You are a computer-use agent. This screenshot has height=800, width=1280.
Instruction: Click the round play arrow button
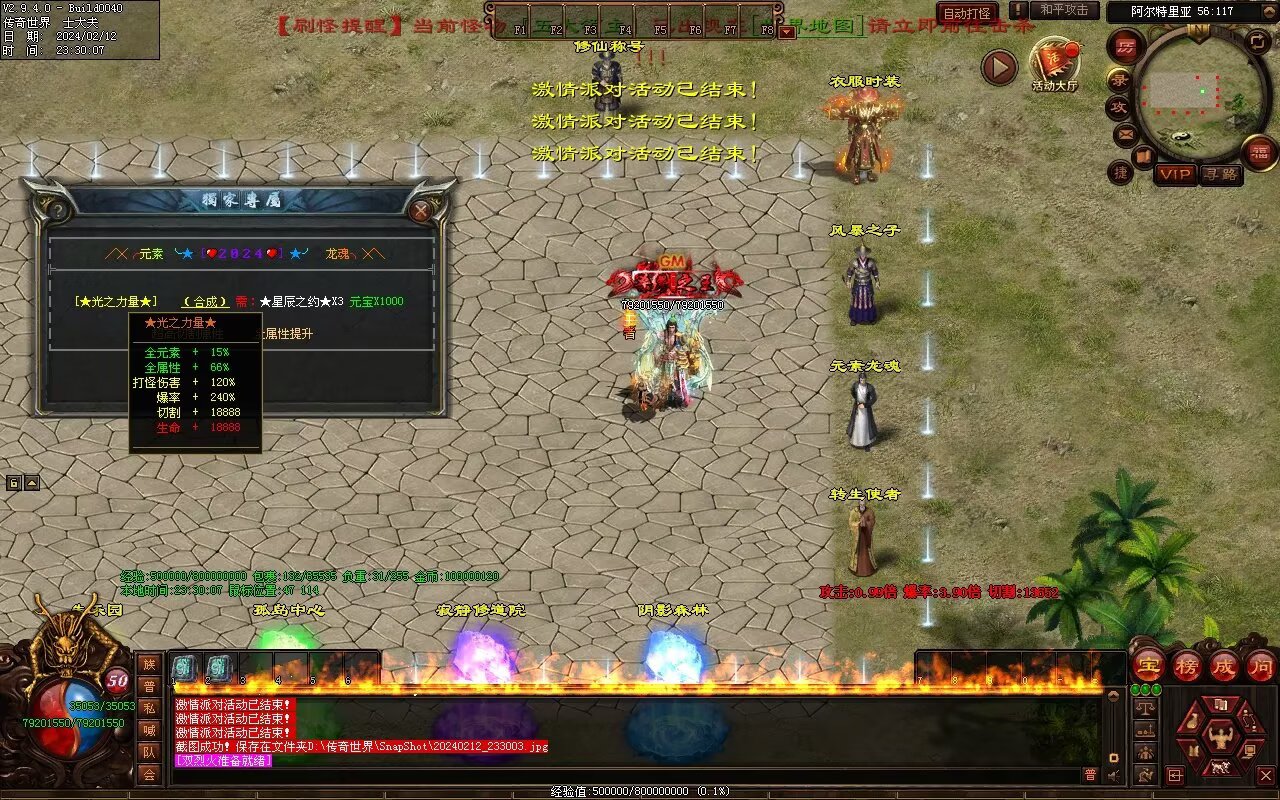tap(998, 67)
